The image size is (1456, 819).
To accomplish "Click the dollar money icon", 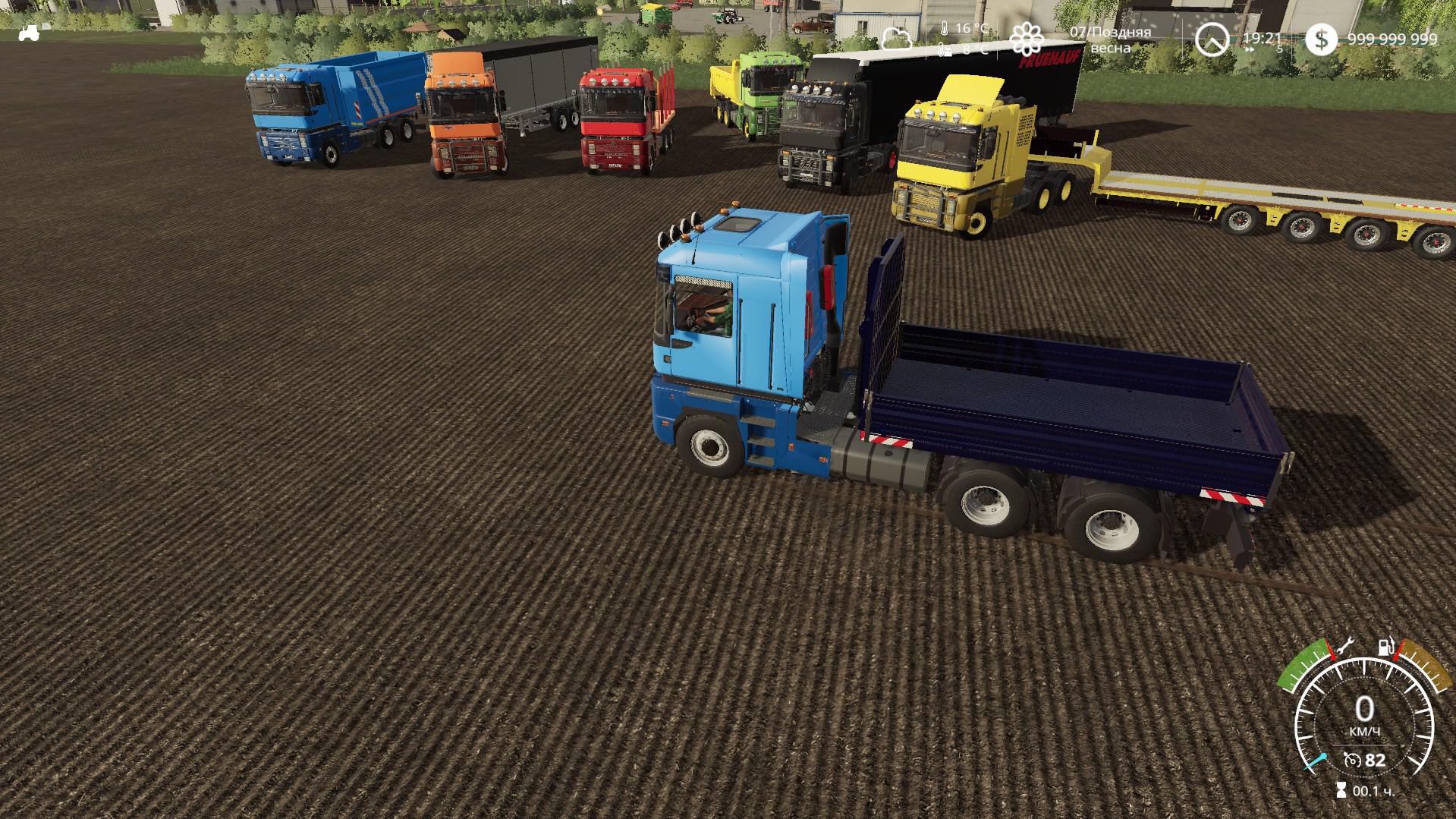I will point(1321,39).
